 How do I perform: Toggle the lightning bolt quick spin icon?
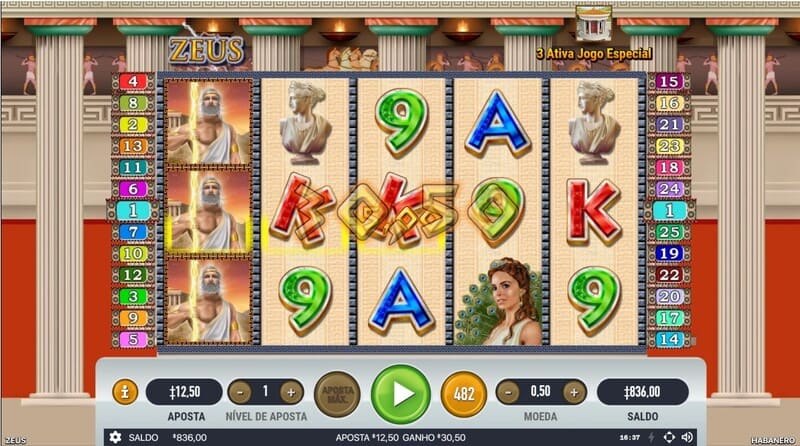pos(651,437)
